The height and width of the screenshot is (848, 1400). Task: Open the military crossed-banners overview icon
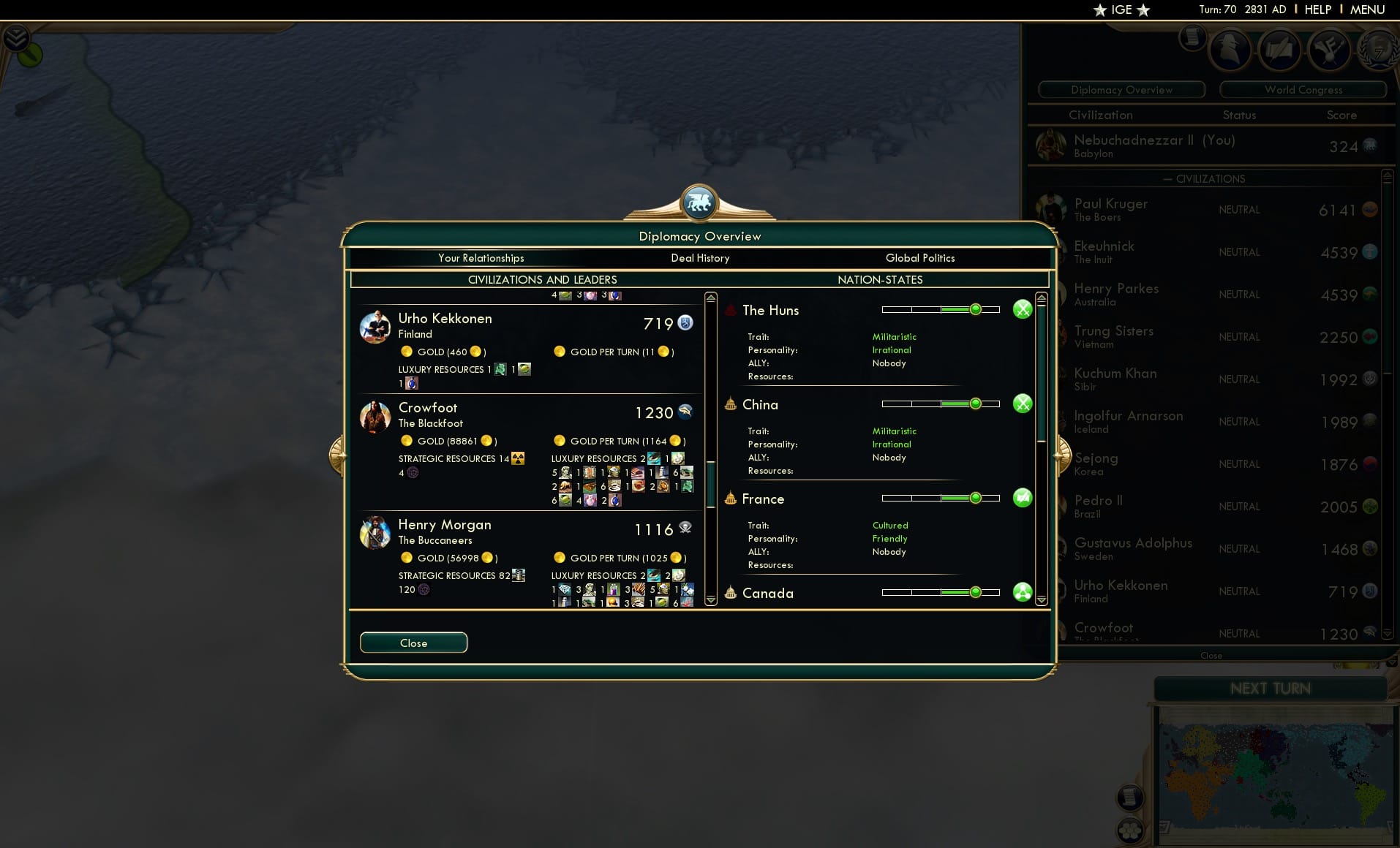(x=1331, y=49)
